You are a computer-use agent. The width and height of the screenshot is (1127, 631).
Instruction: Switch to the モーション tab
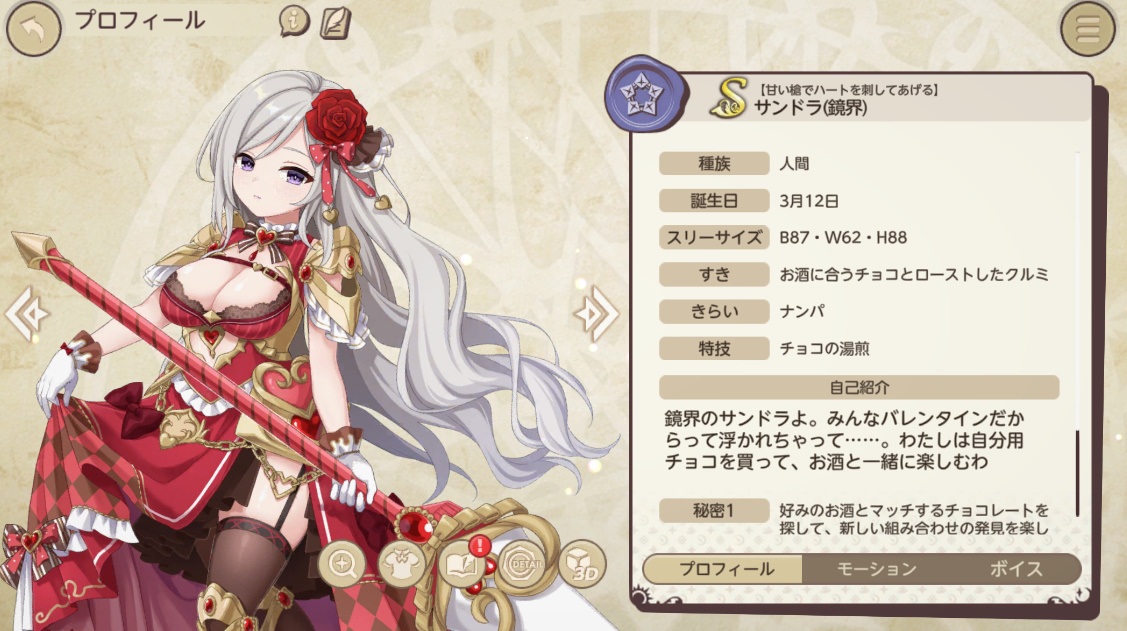pyautogui.click(x=875, y=569)
